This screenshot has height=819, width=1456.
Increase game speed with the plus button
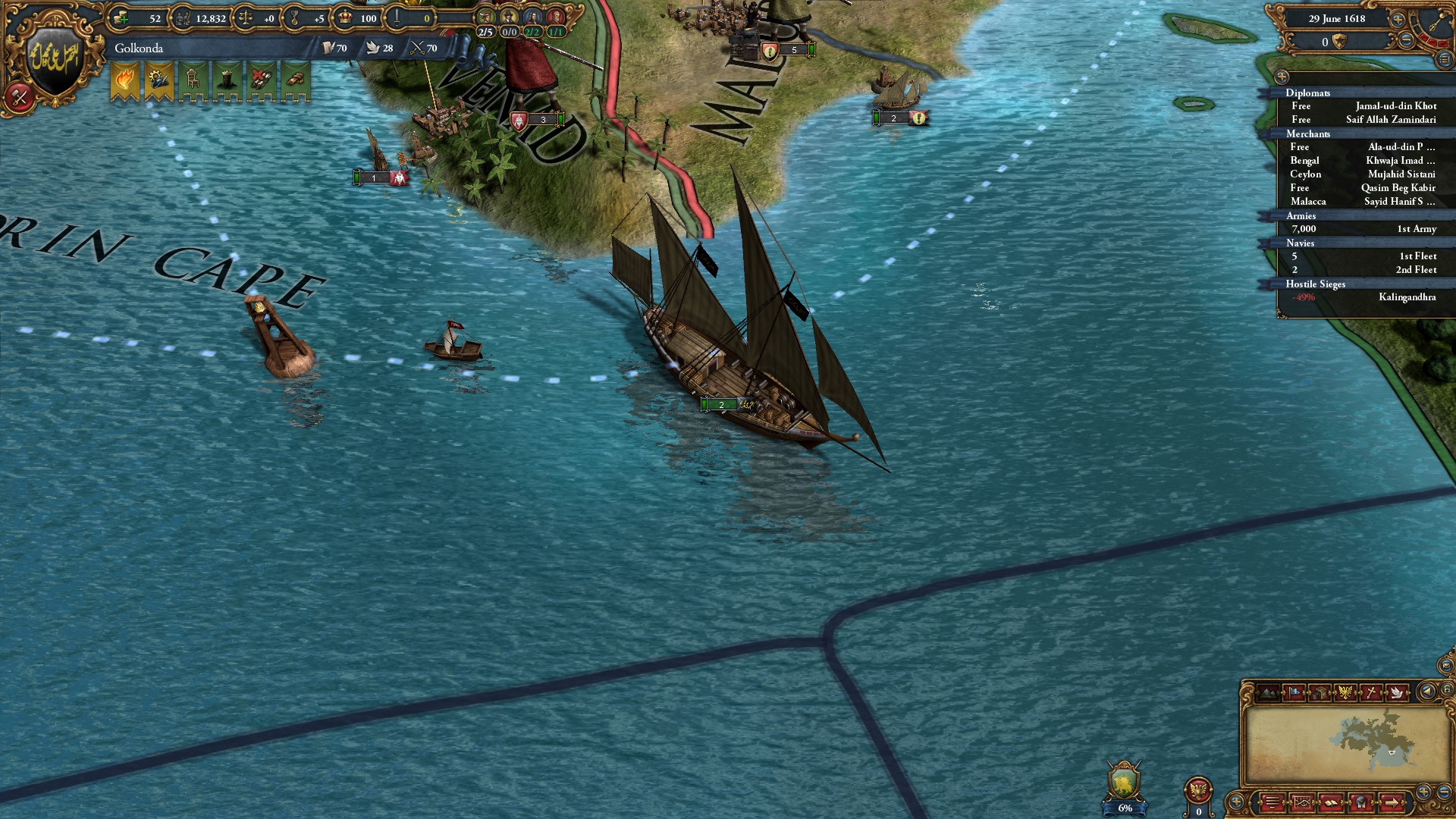(1398, 20)
